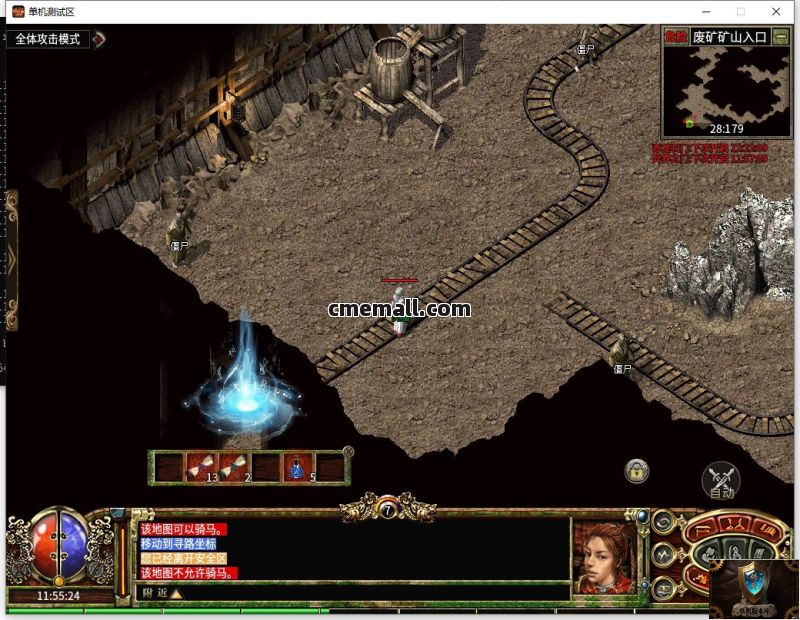The image size is (800, 620).
Task: Expand the chat log with the triangle arrow
Action: (177, 593)
